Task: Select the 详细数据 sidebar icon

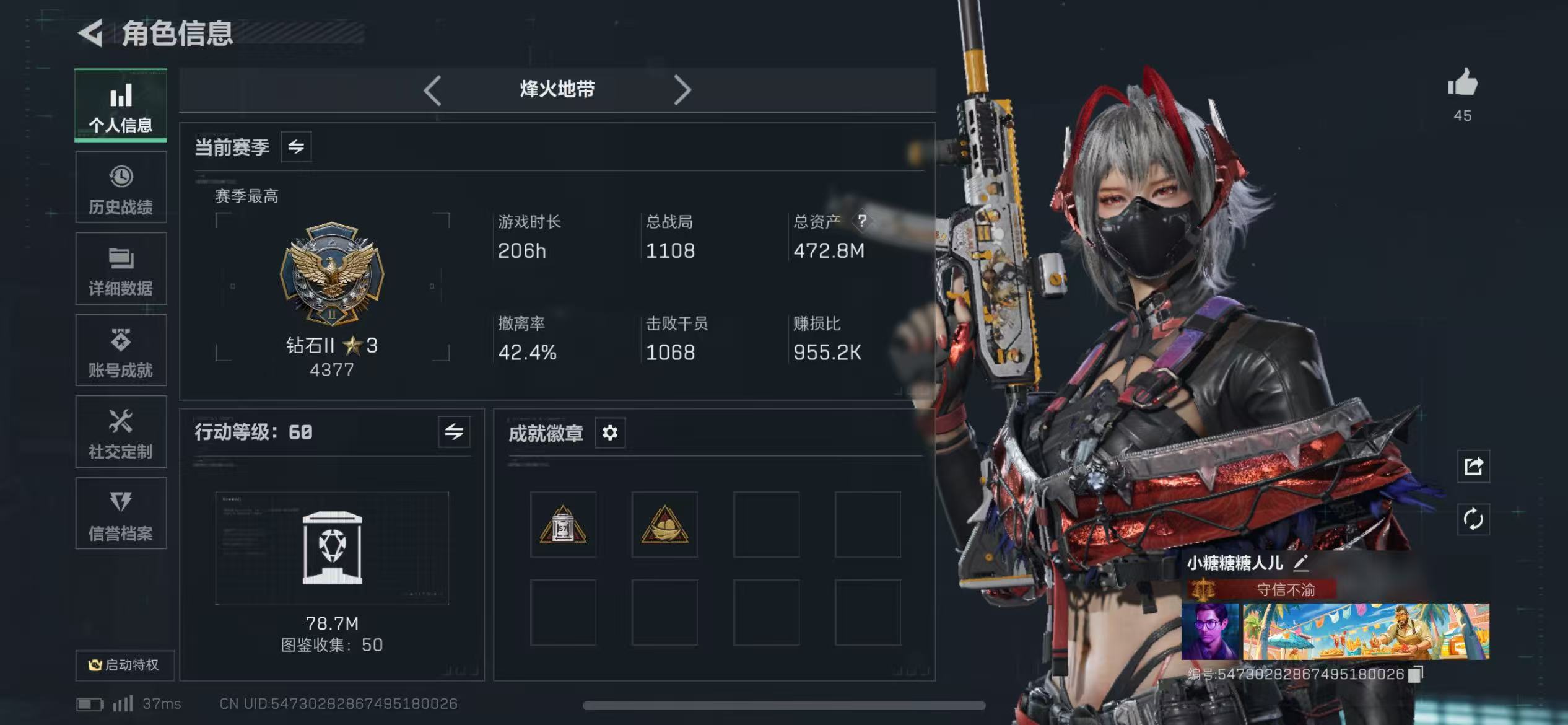Action: (121, 268)
